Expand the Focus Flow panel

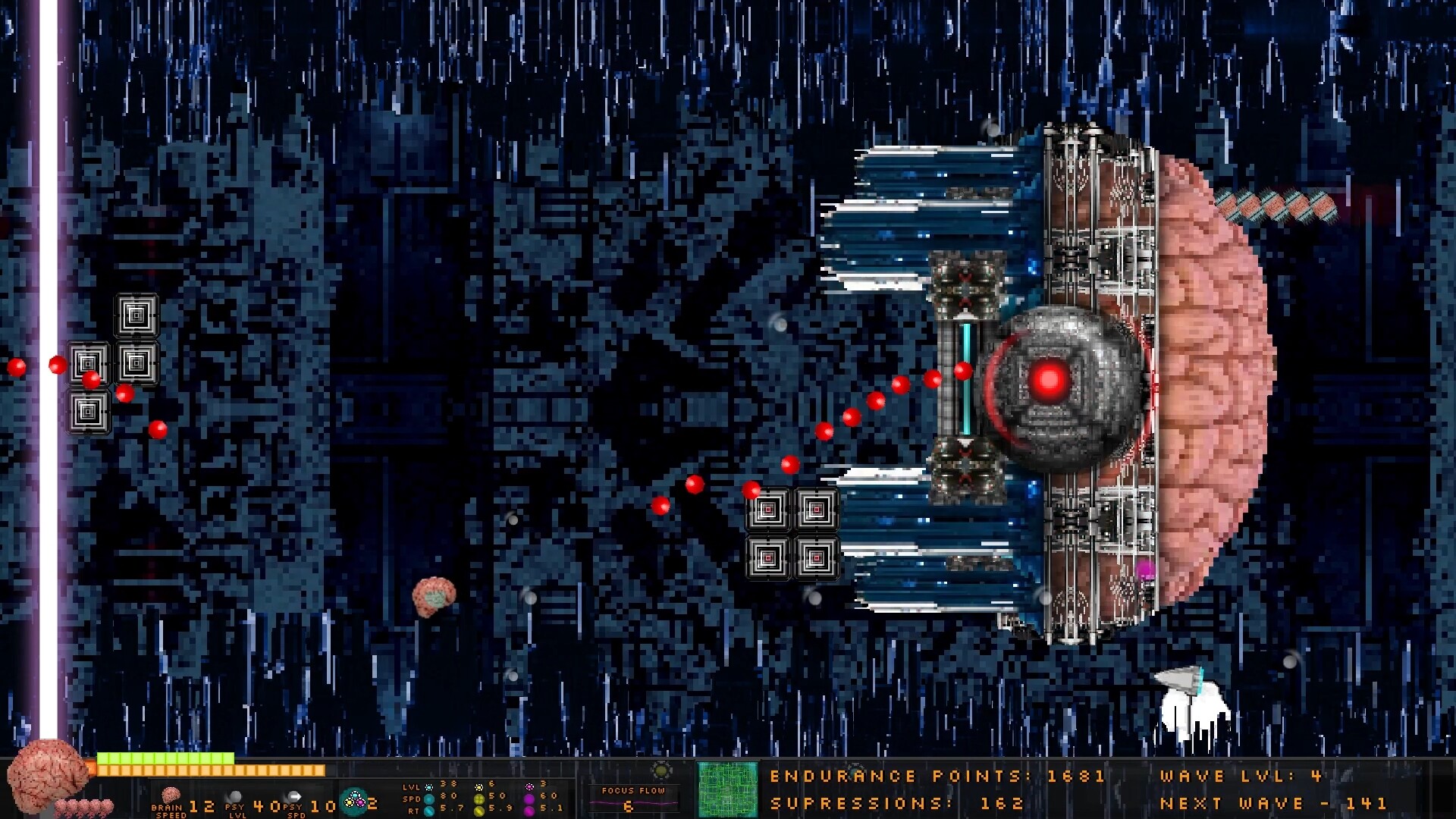pos(632,795)
